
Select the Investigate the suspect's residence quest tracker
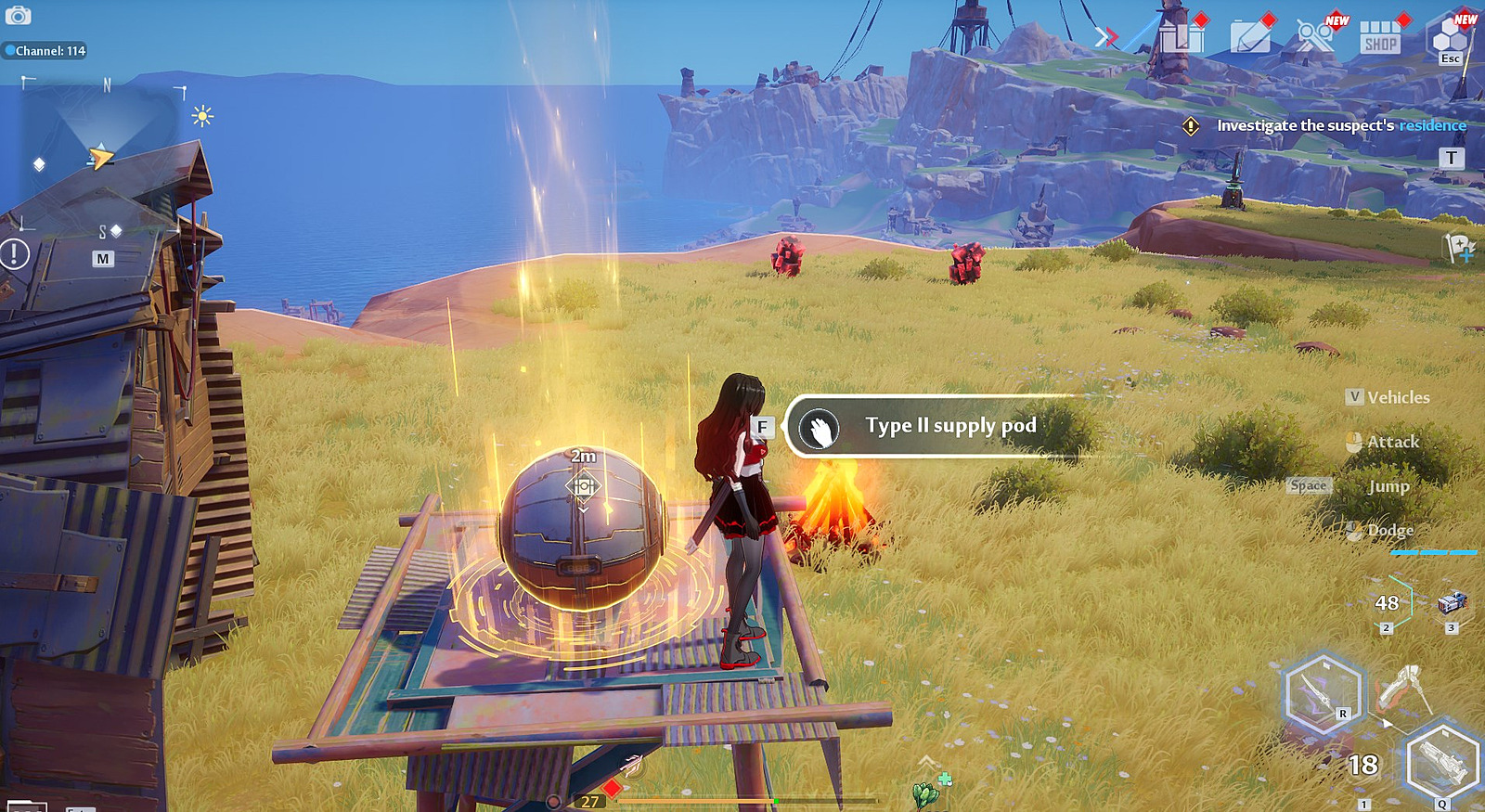1327,126
